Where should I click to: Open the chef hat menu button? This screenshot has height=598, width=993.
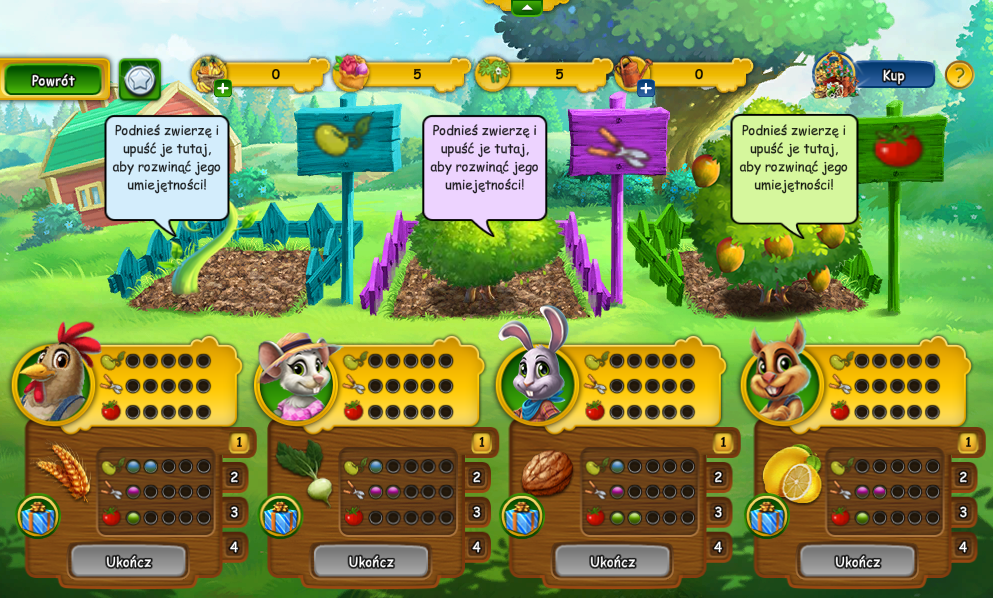point(139,79)
